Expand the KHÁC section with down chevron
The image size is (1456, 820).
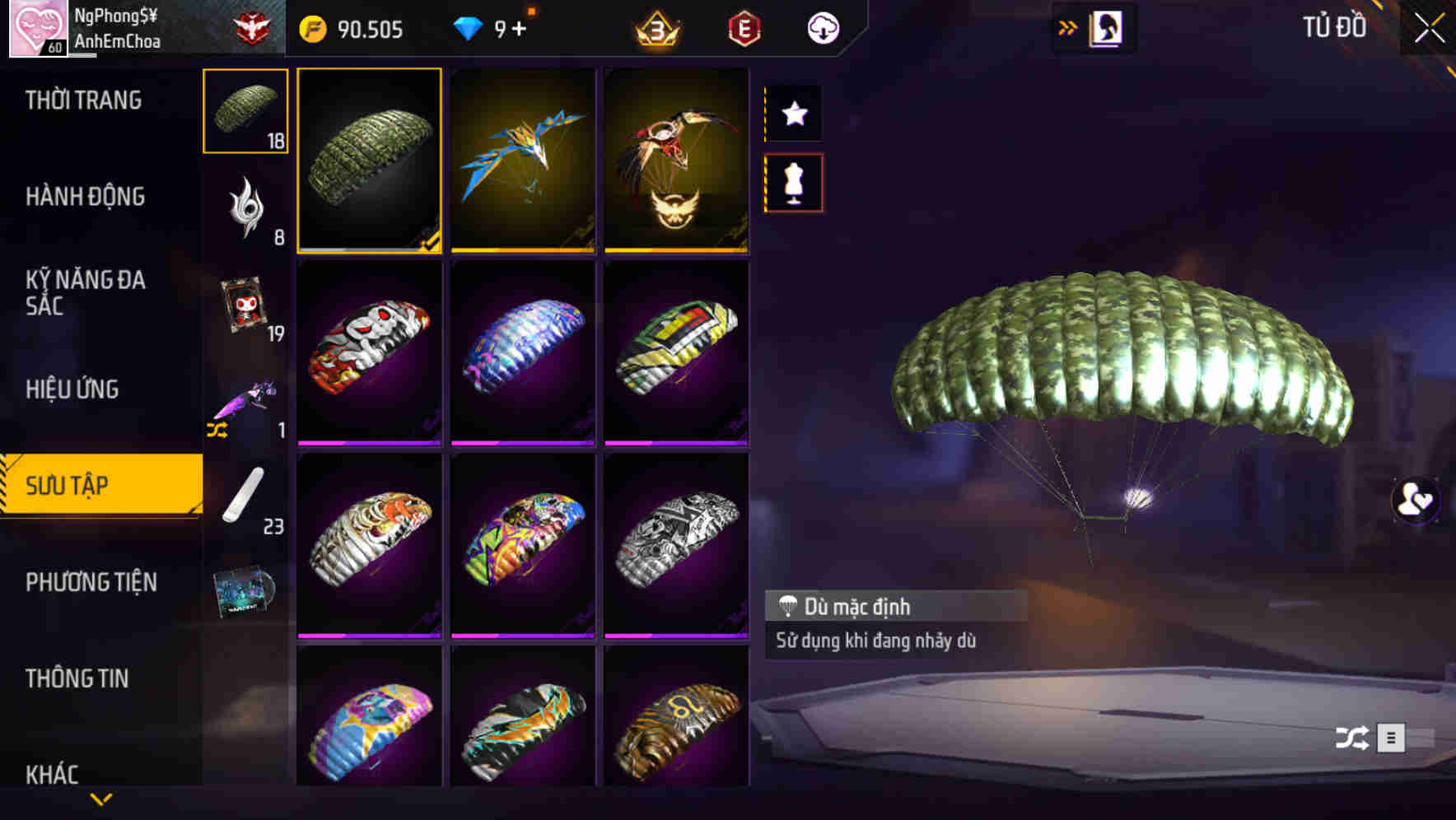[101, 797]
